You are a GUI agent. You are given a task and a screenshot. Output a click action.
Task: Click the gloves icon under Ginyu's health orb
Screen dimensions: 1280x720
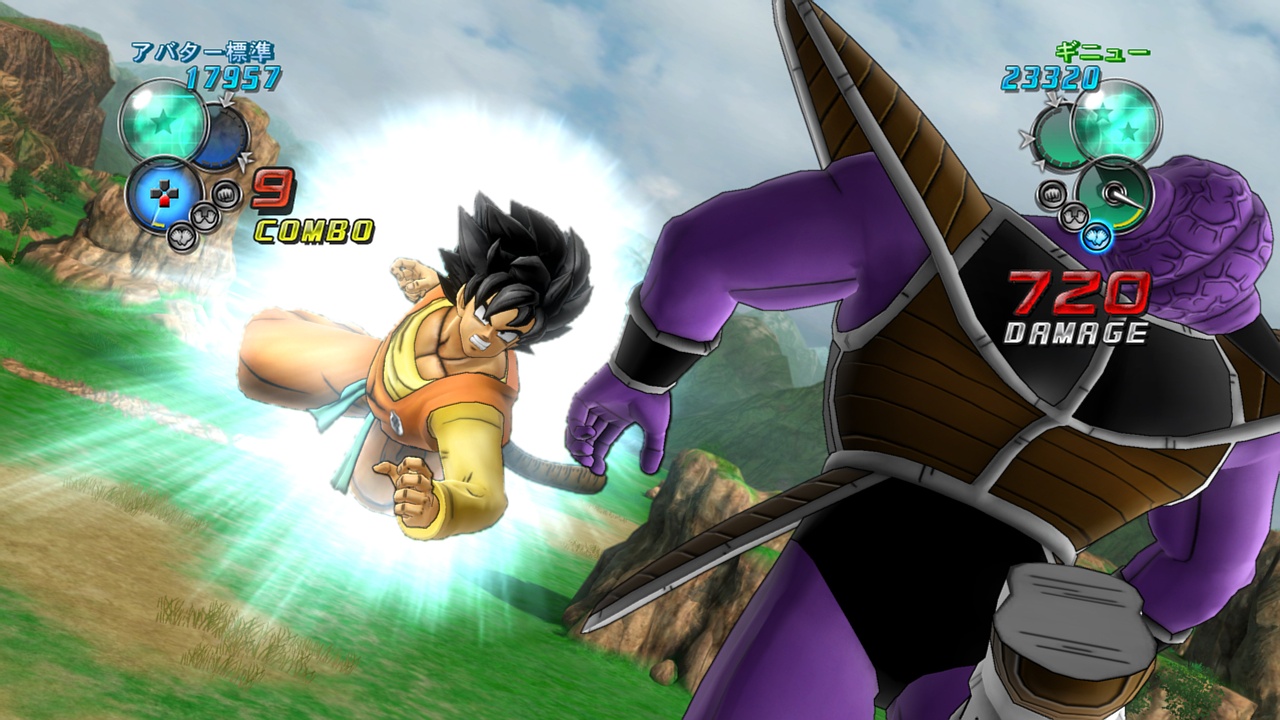point(1073,217)
